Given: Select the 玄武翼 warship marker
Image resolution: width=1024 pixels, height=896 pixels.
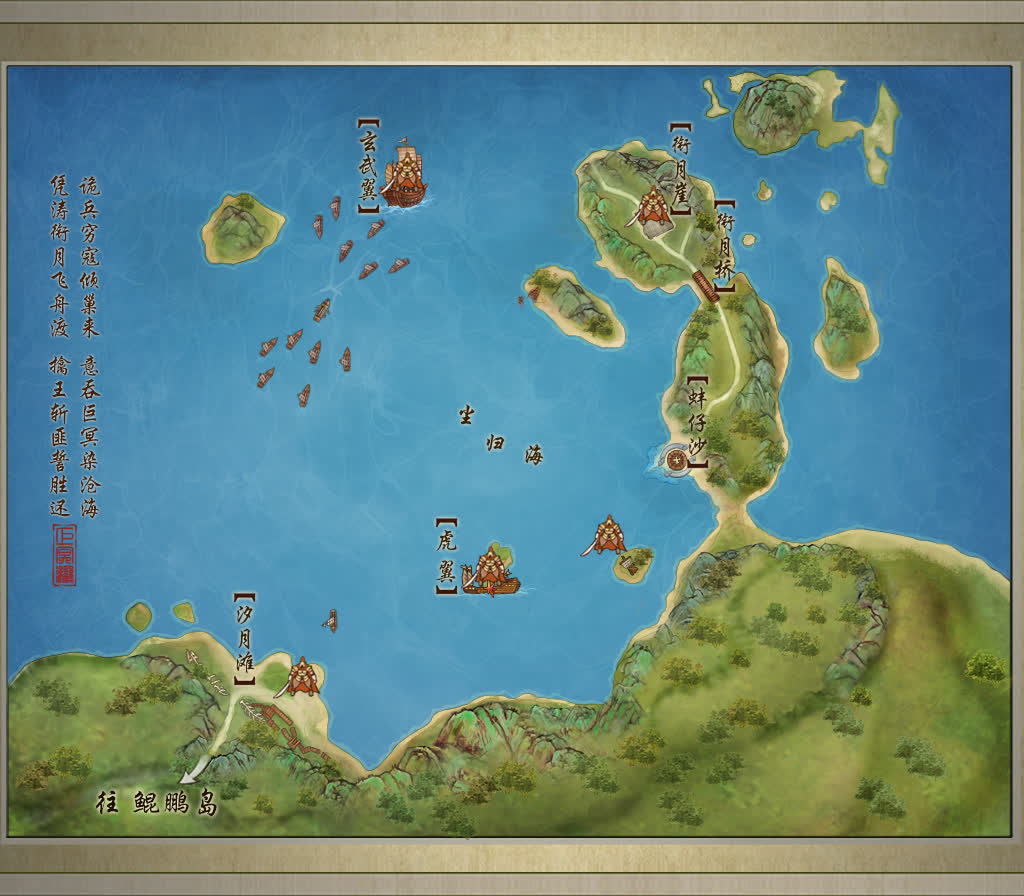Looking at the screenshot, I should [405, 177].
